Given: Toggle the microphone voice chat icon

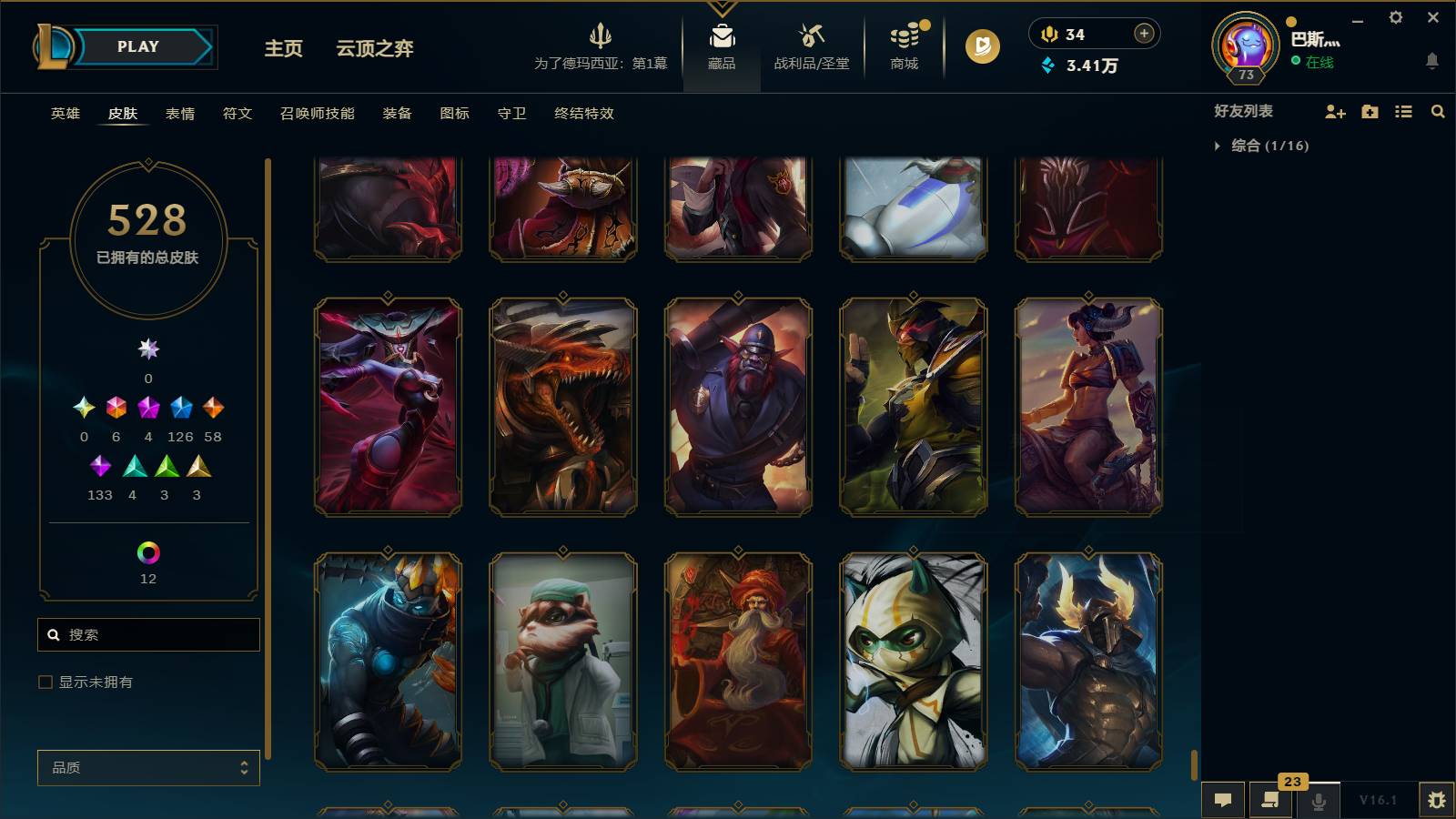Looking at the screenshot, I should (x=1318, y=799).
